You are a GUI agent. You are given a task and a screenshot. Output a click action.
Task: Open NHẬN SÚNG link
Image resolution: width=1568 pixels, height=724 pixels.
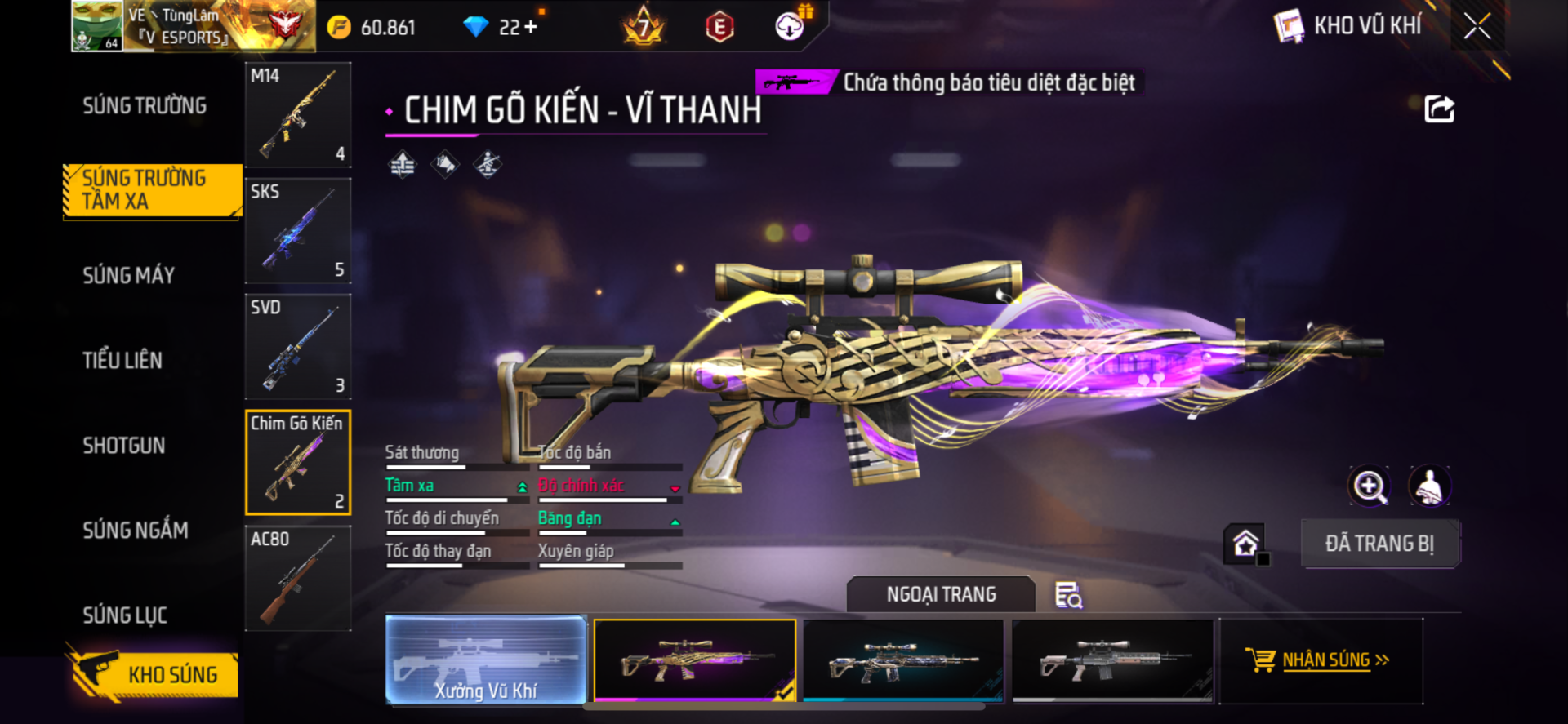[x=1326, y=660]
